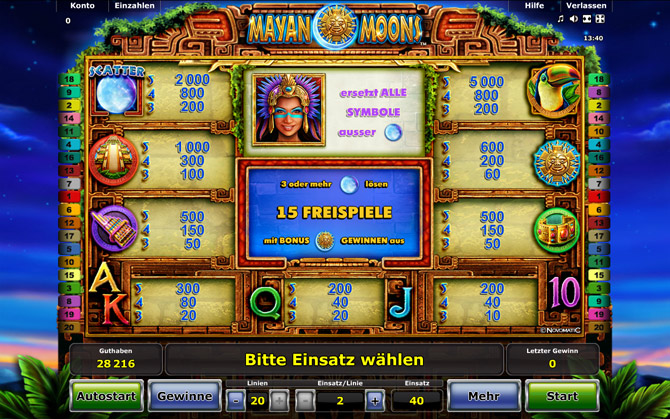The image size is (670, 419).
Task: Increase the Linien count with plus
Action: coord(279,400)
